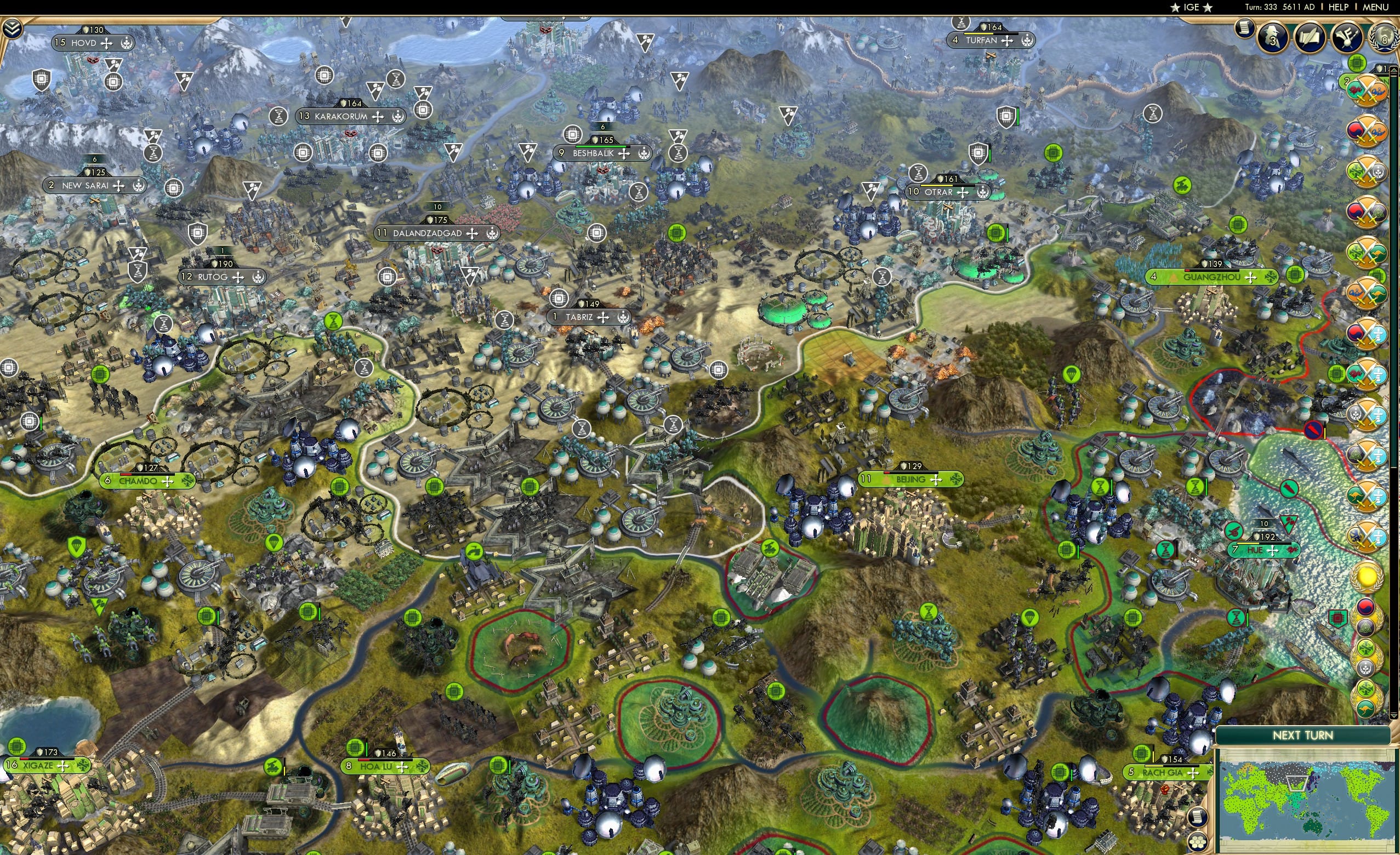Screen dimensions: 1400x855
Task: Collapse the unit panel with the top-left double chevron
Action: point(12,27)
